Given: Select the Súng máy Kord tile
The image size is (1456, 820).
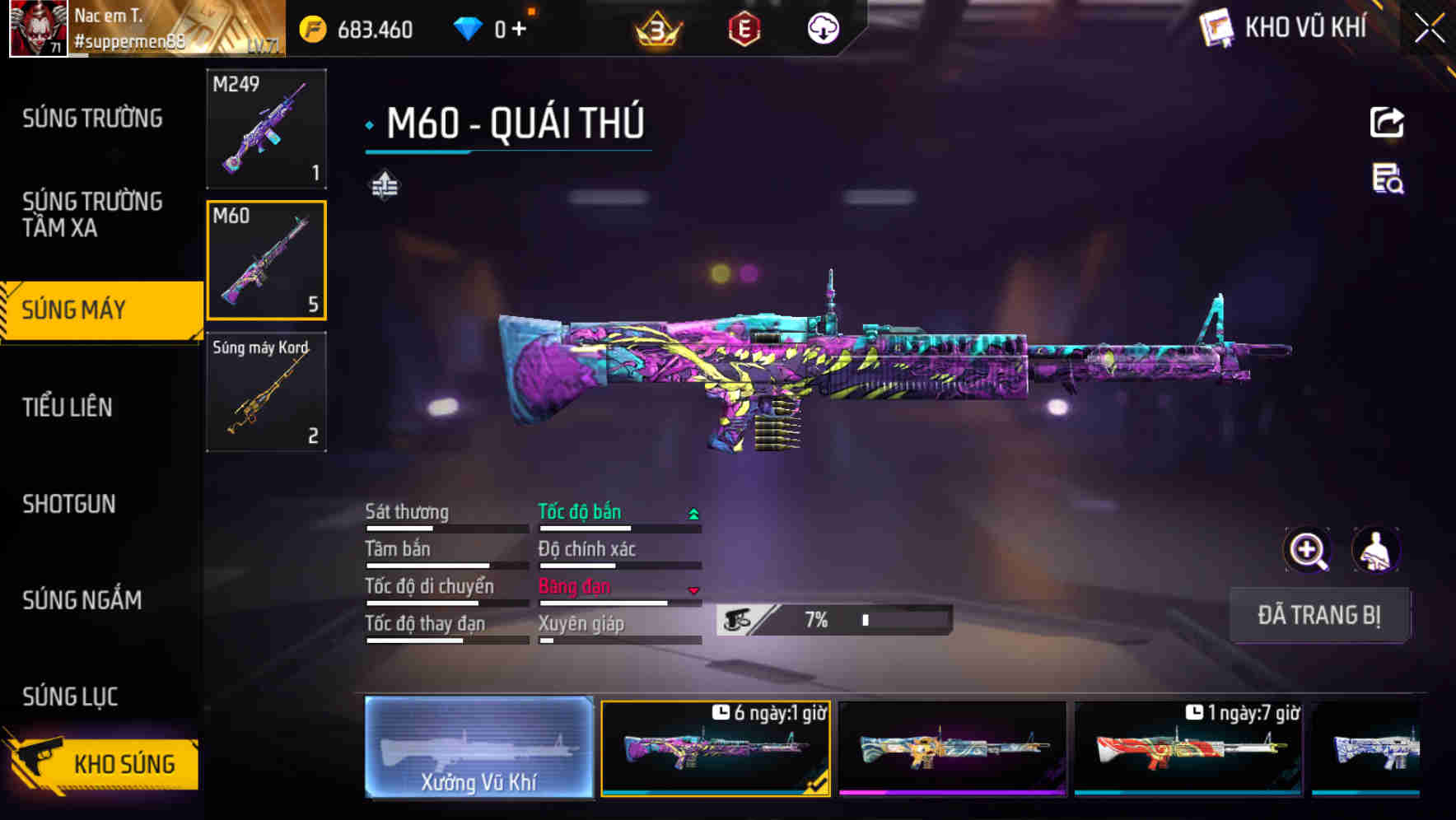Looking at the screenshot, I should click(266, 392).
